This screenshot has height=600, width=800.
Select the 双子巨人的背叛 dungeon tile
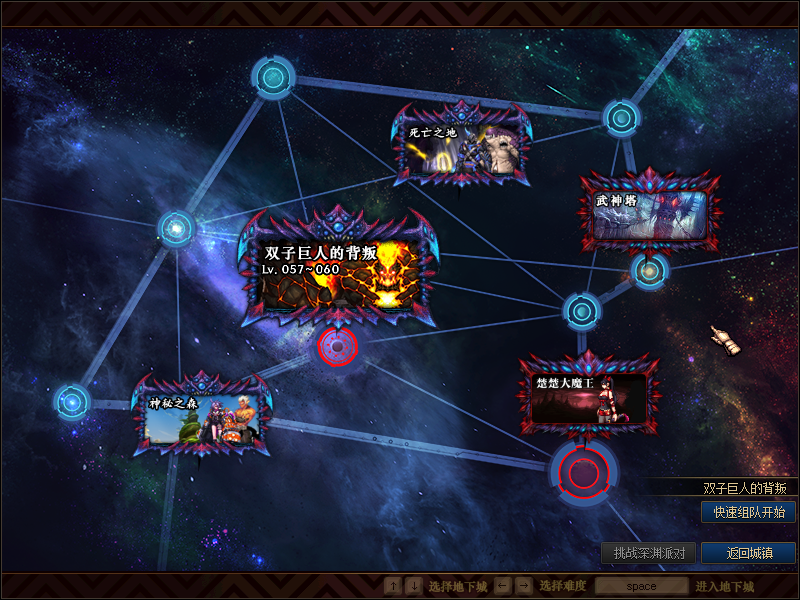(x=338, y=268)
